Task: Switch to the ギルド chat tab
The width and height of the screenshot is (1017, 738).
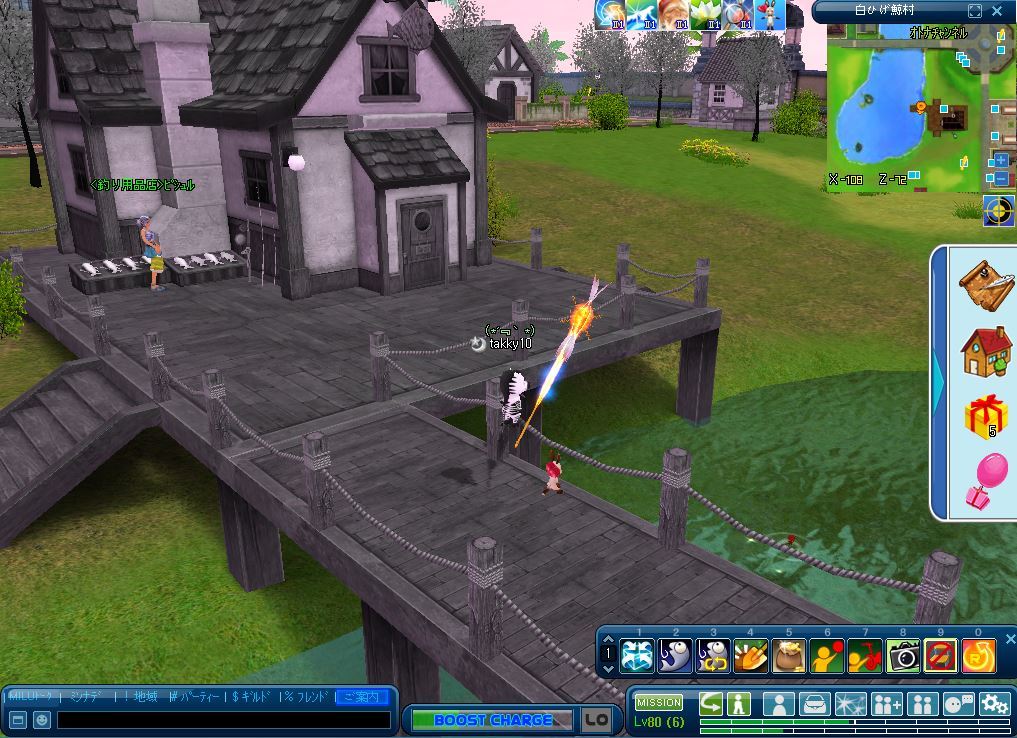Action: 252,696
